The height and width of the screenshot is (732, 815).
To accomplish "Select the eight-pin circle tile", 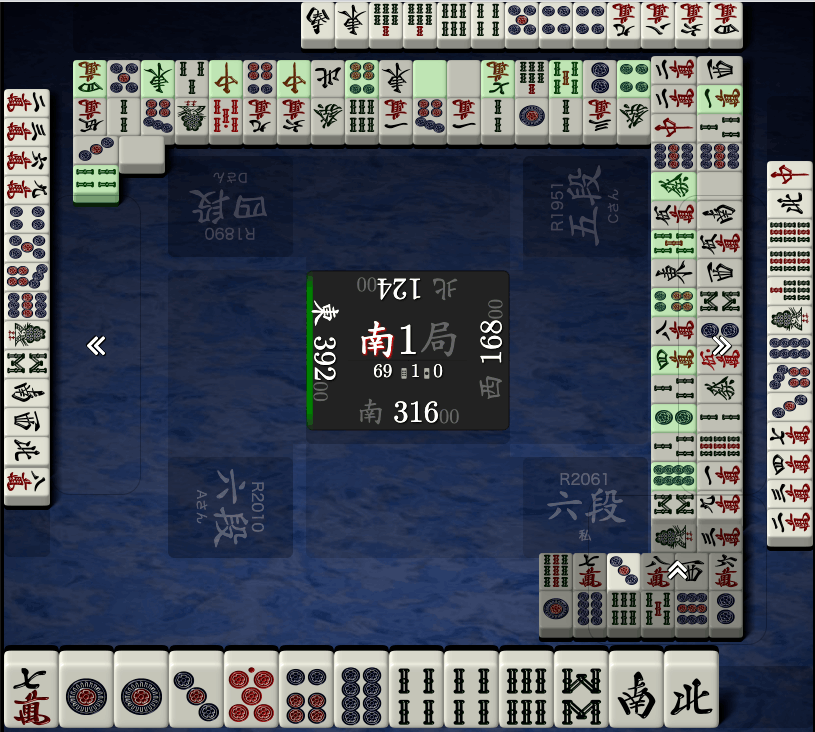I will point(360,690).
